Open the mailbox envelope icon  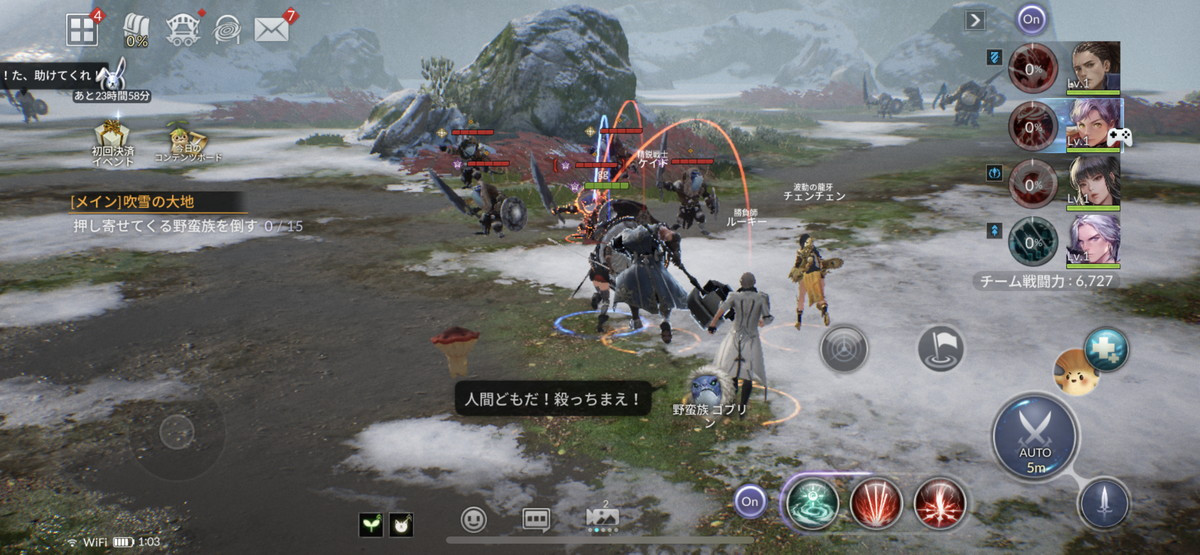click(x=271, y=29)
